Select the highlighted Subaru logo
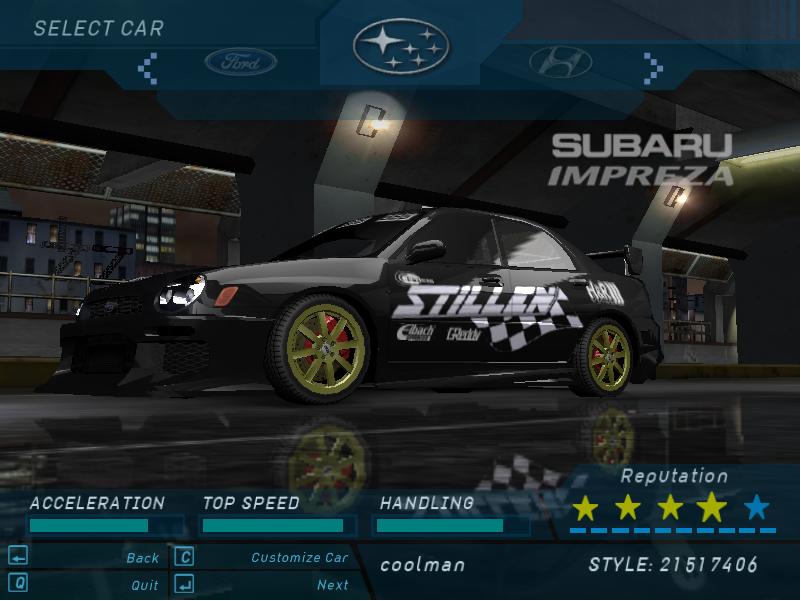801x601 pixels. (x=401, y=46)
